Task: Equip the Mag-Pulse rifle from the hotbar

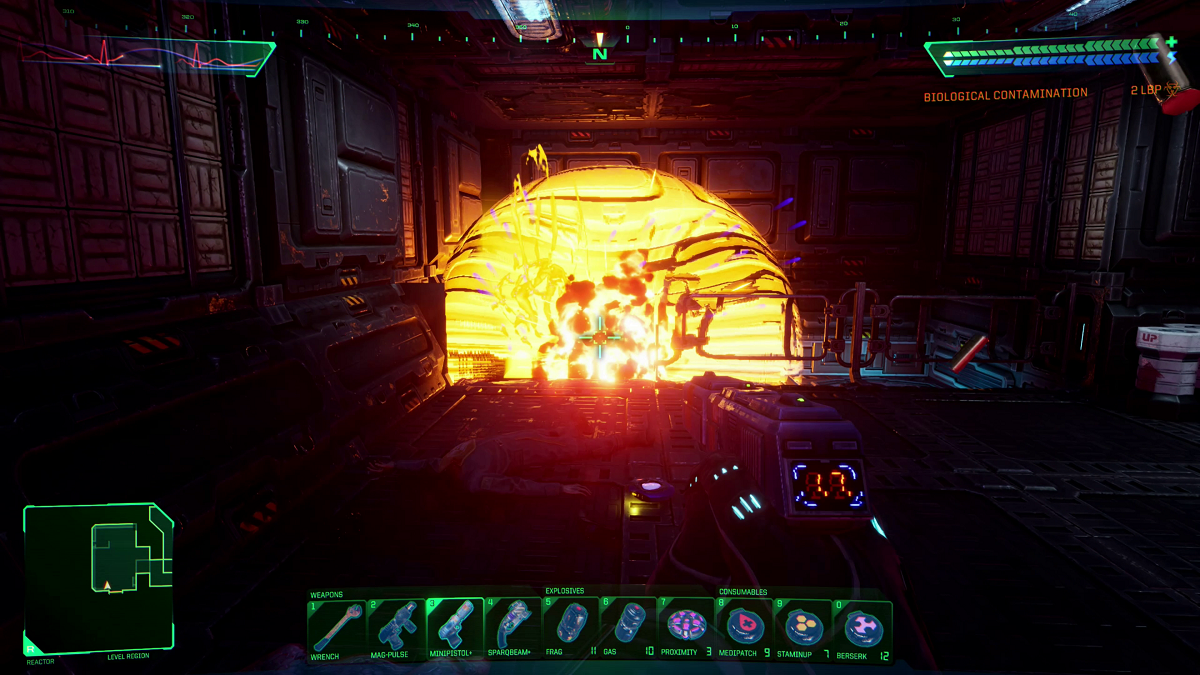Action: 395,627
